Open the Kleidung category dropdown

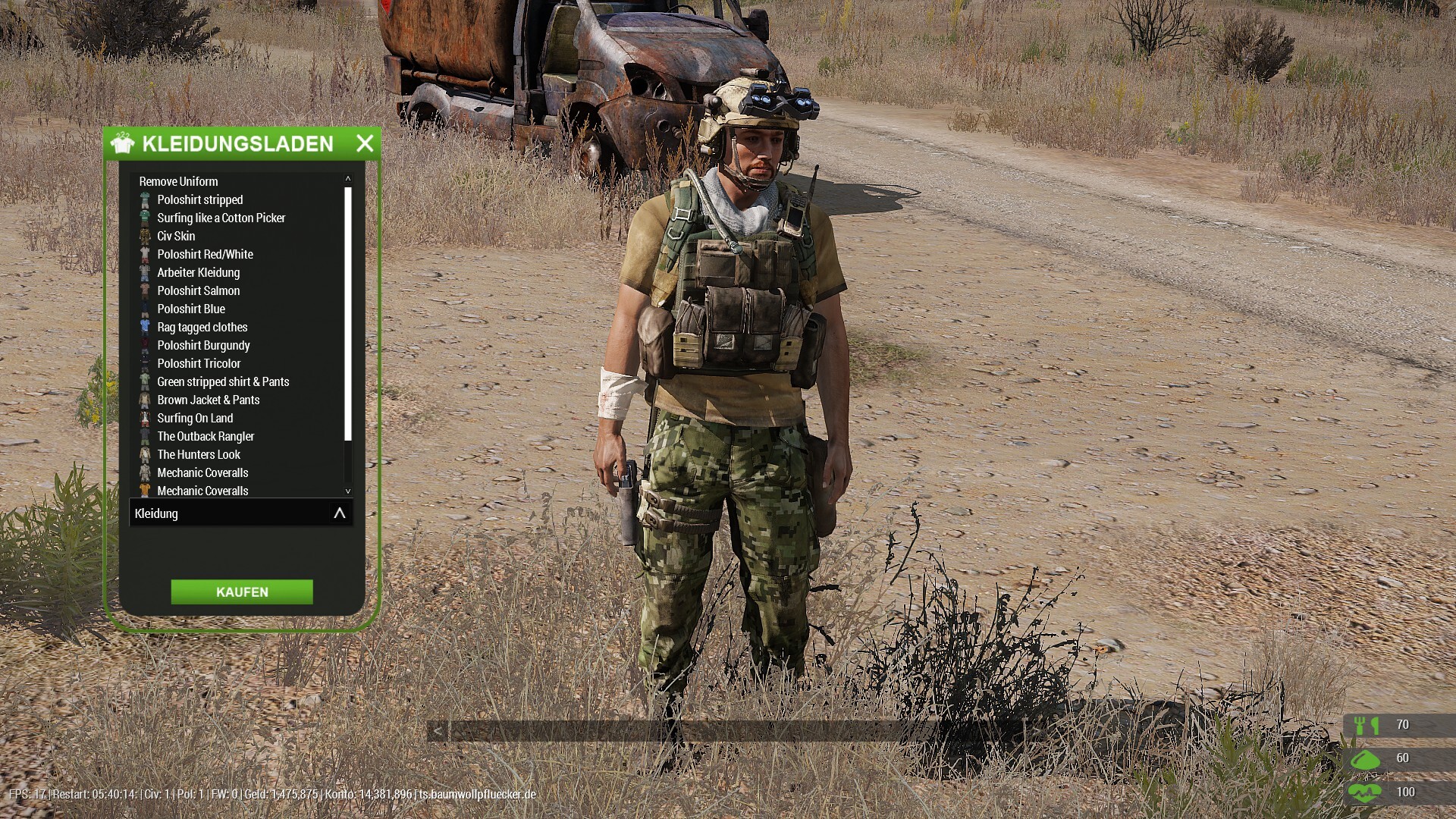(x=240, y=513)
